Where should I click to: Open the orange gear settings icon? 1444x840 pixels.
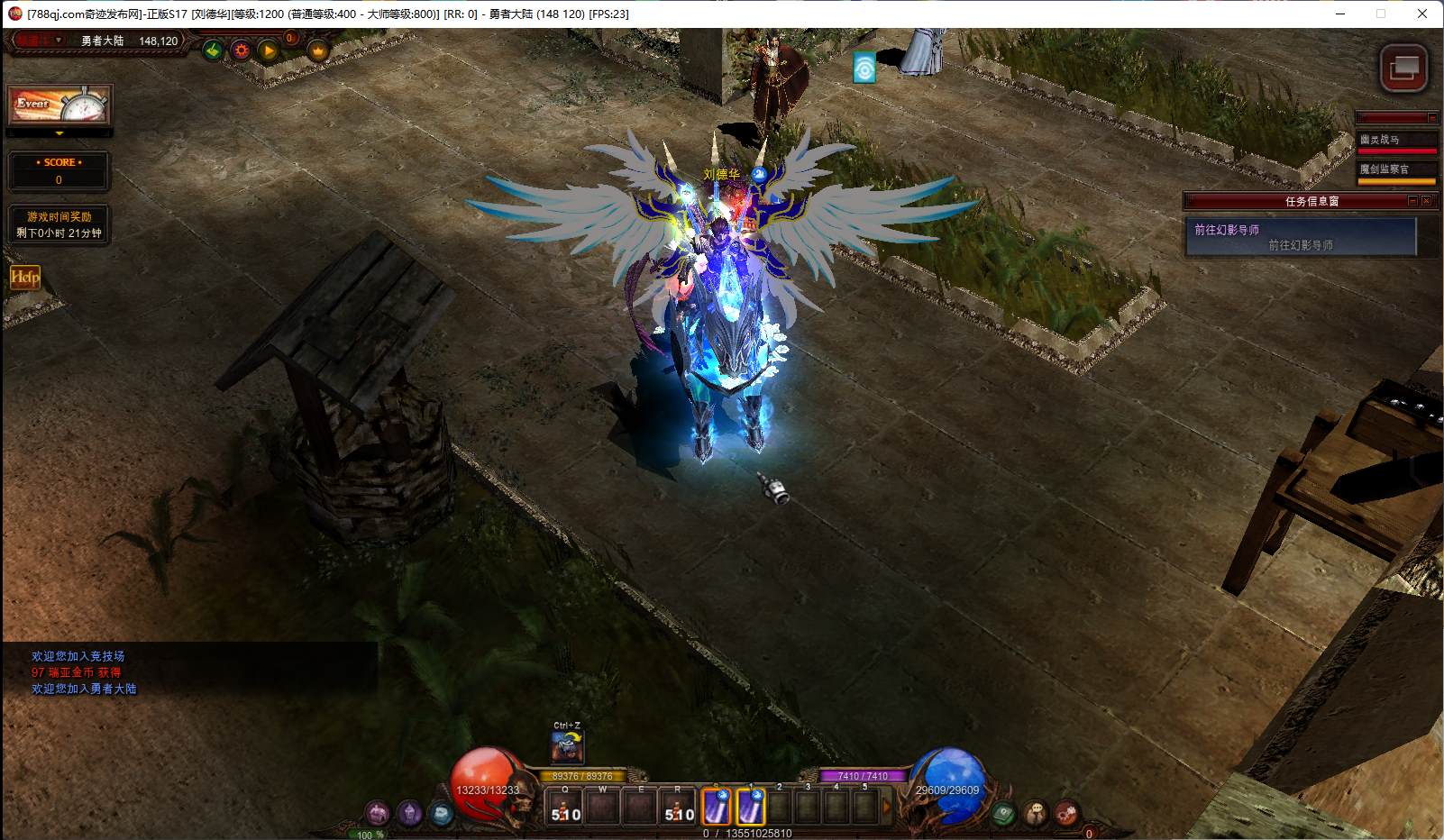coord(241,50)
